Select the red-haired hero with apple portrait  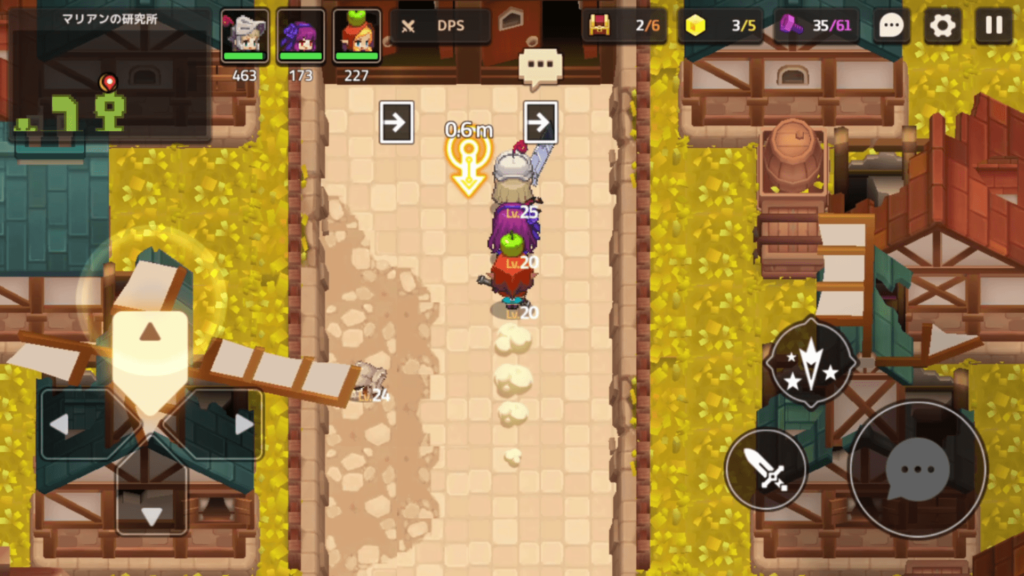357,36
